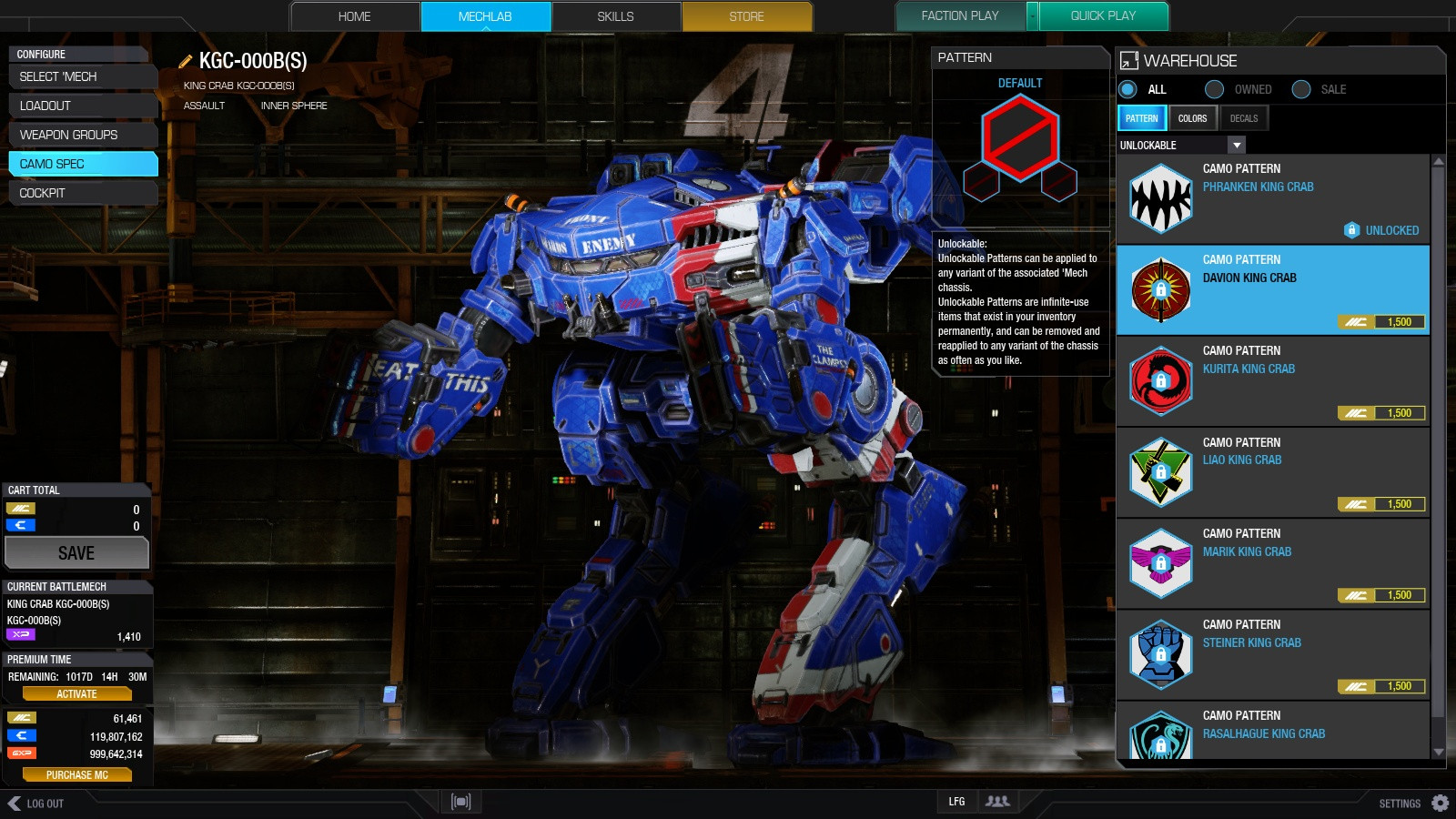Click the Liao King Crab camo pattern icon
The width and height of the screenshot is (1456, 819).
pyautogui.click(x=1160, y=473)
